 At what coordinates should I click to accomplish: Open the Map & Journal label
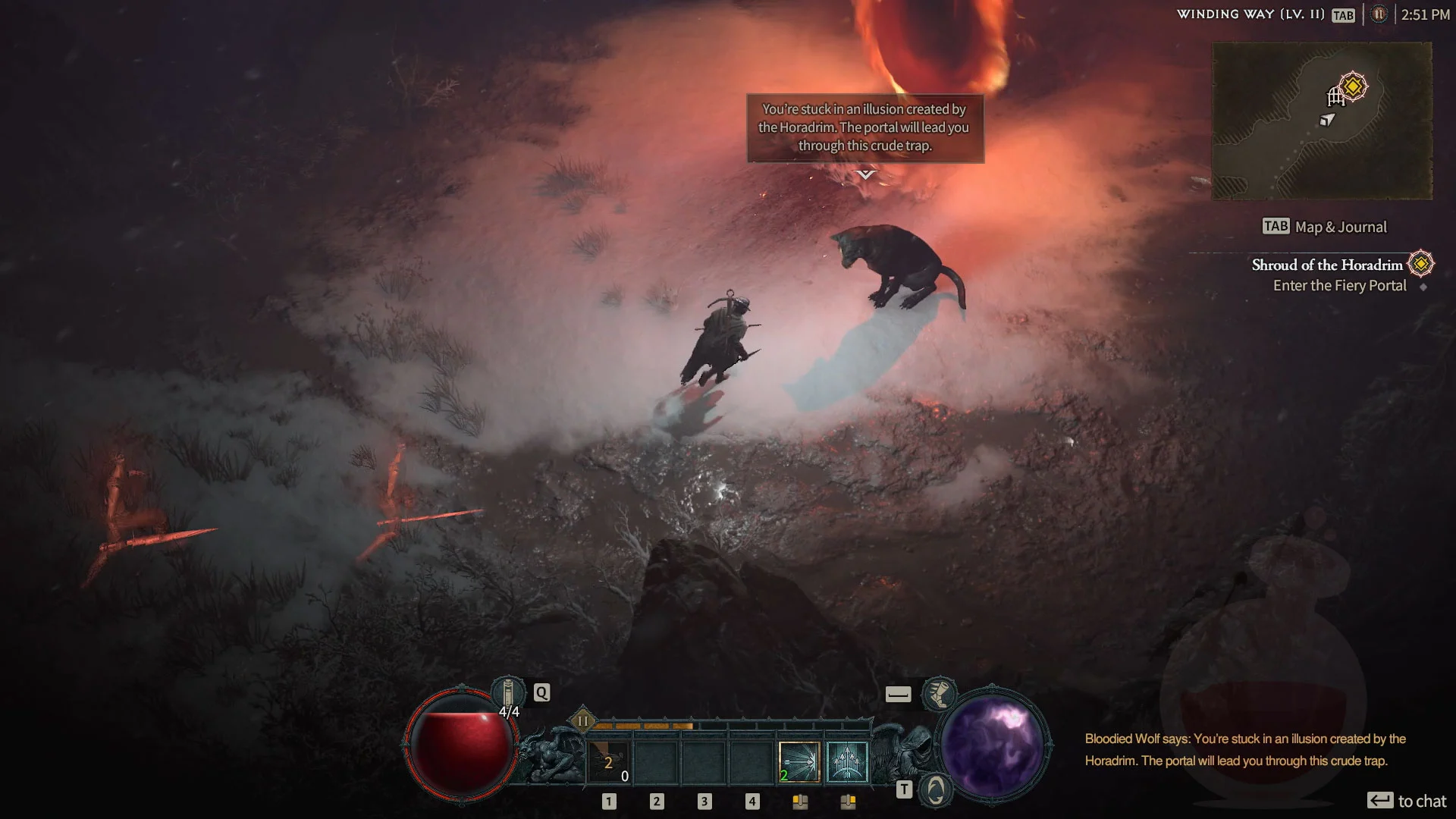pos(1340,227)
